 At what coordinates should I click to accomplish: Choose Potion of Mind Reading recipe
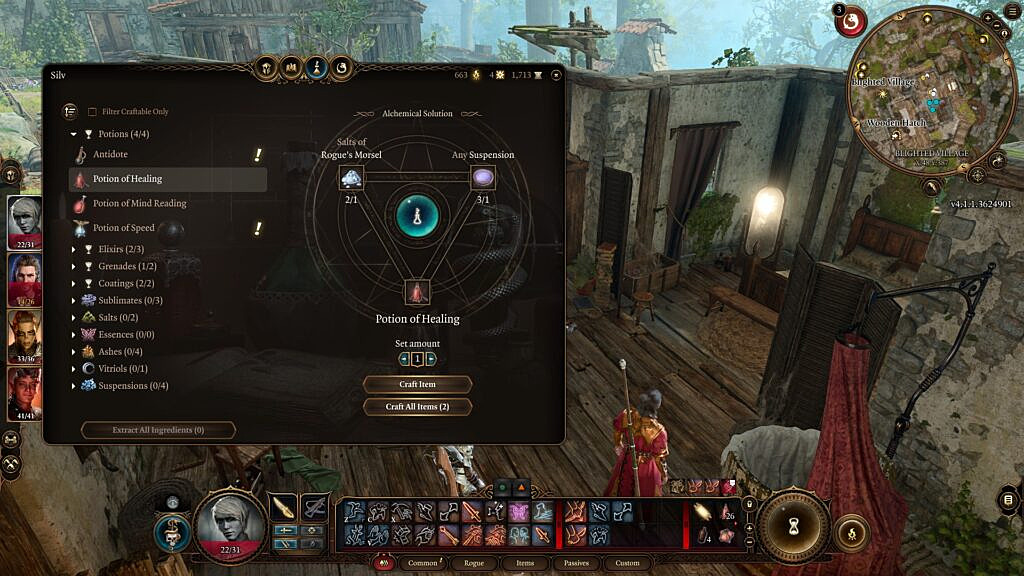click(139, 204)
